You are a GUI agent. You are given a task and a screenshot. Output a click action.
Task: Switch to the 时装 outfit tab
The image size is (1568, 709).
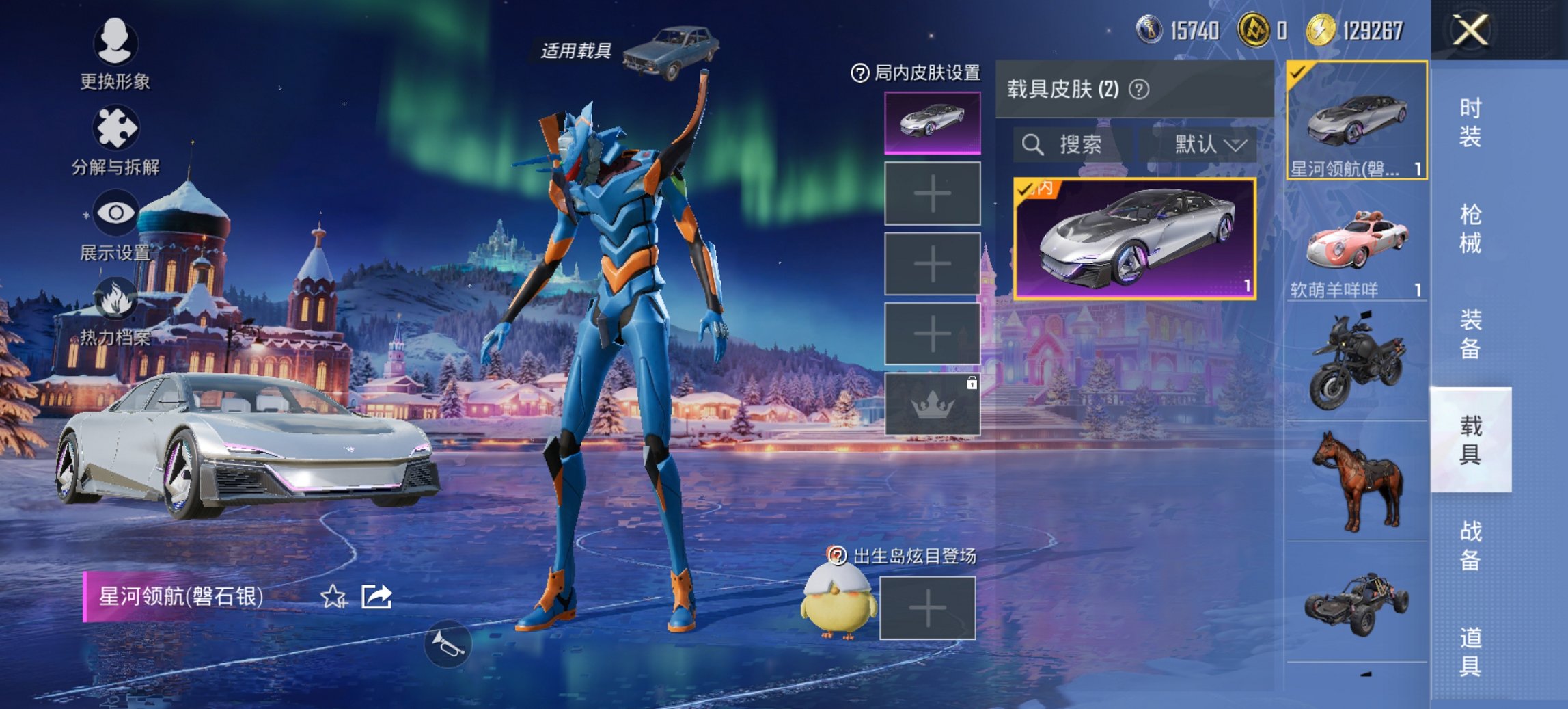pyautogui.click(x=1470, y=122)
